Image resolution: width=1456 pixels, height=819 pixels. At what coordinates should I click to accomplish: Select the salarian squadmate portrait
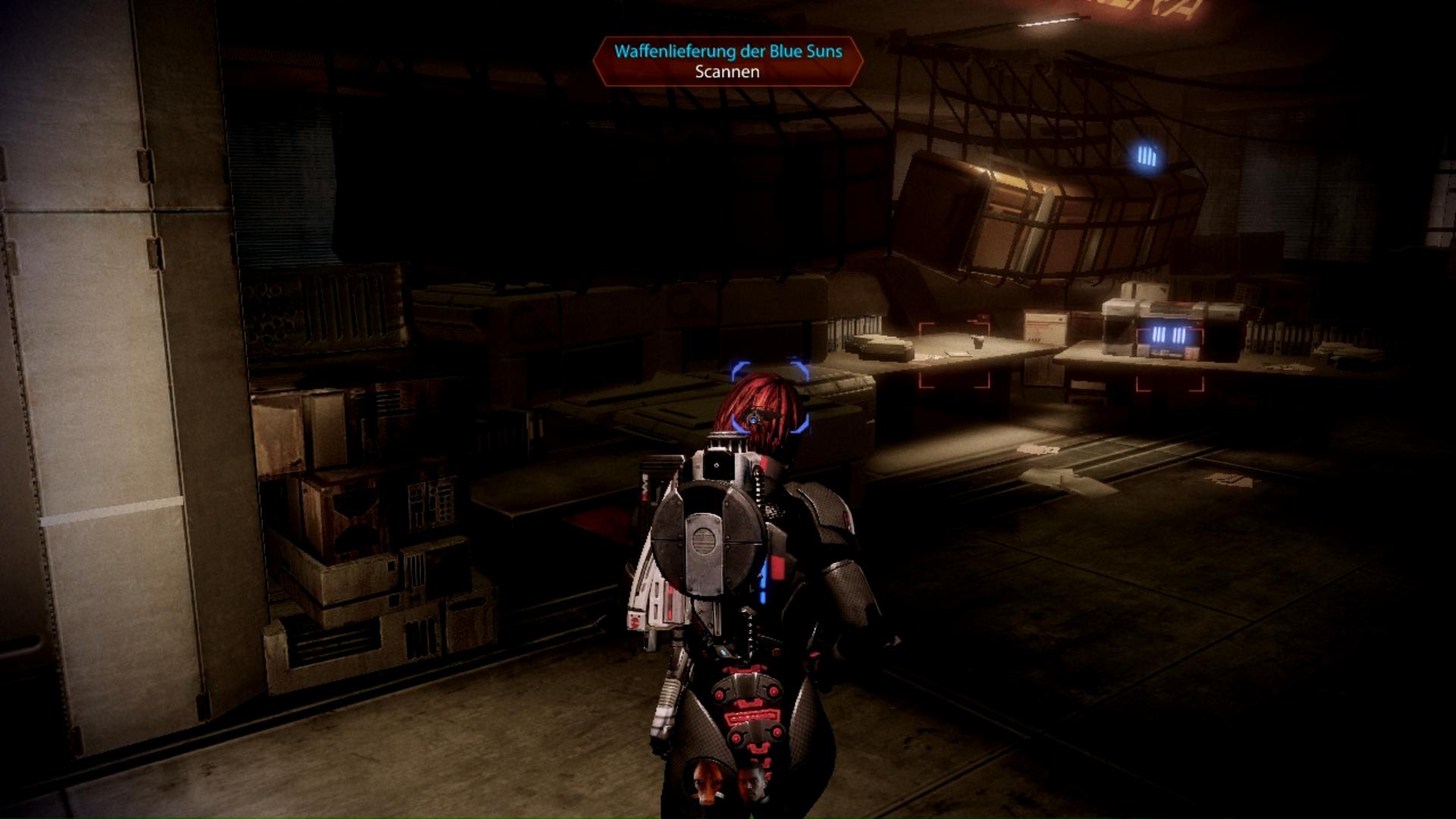(707, 780)
